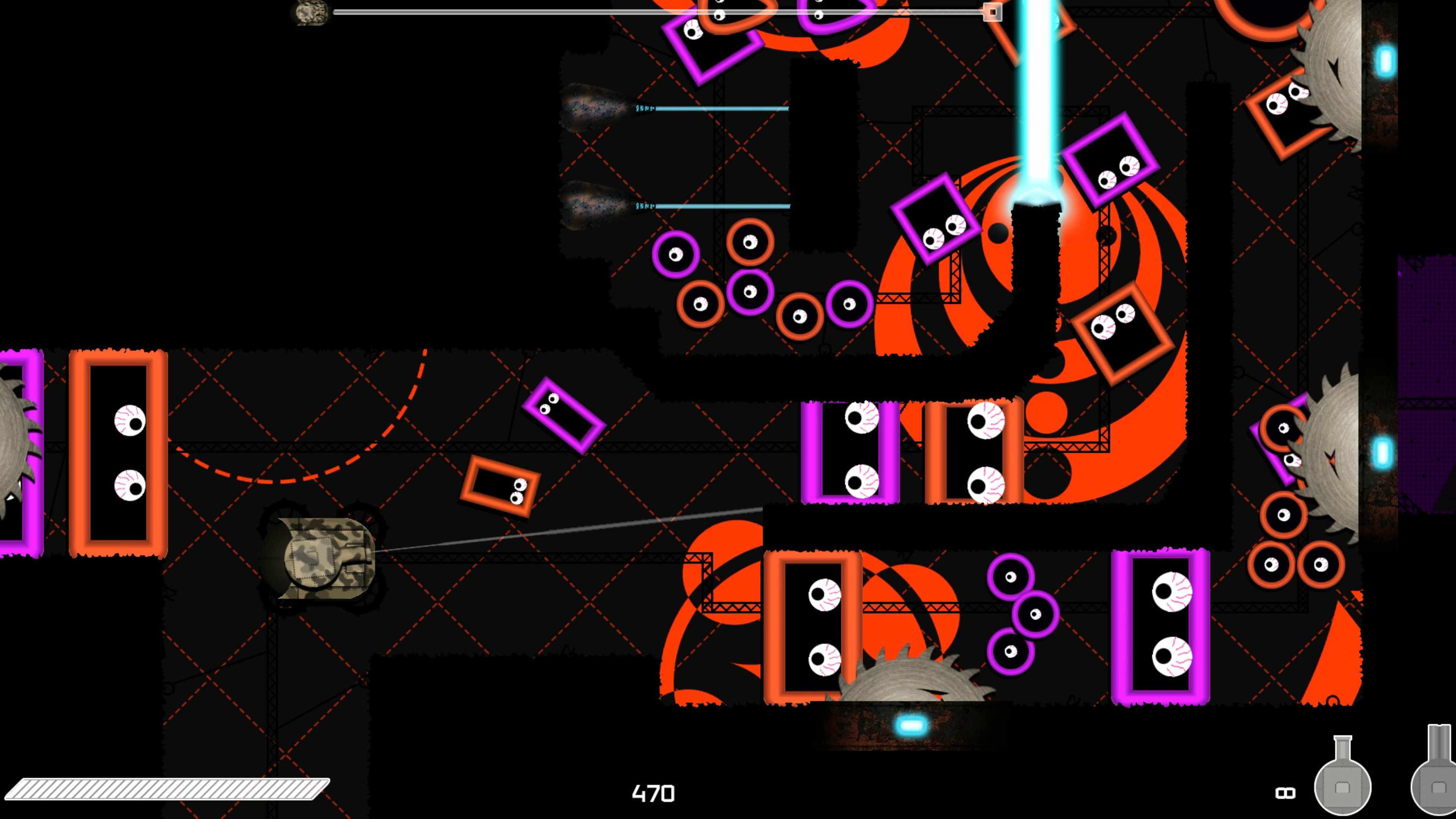1456x819 pixels.
Task: Click the tank head icon on the progress bar
Action: pos(310,13)
